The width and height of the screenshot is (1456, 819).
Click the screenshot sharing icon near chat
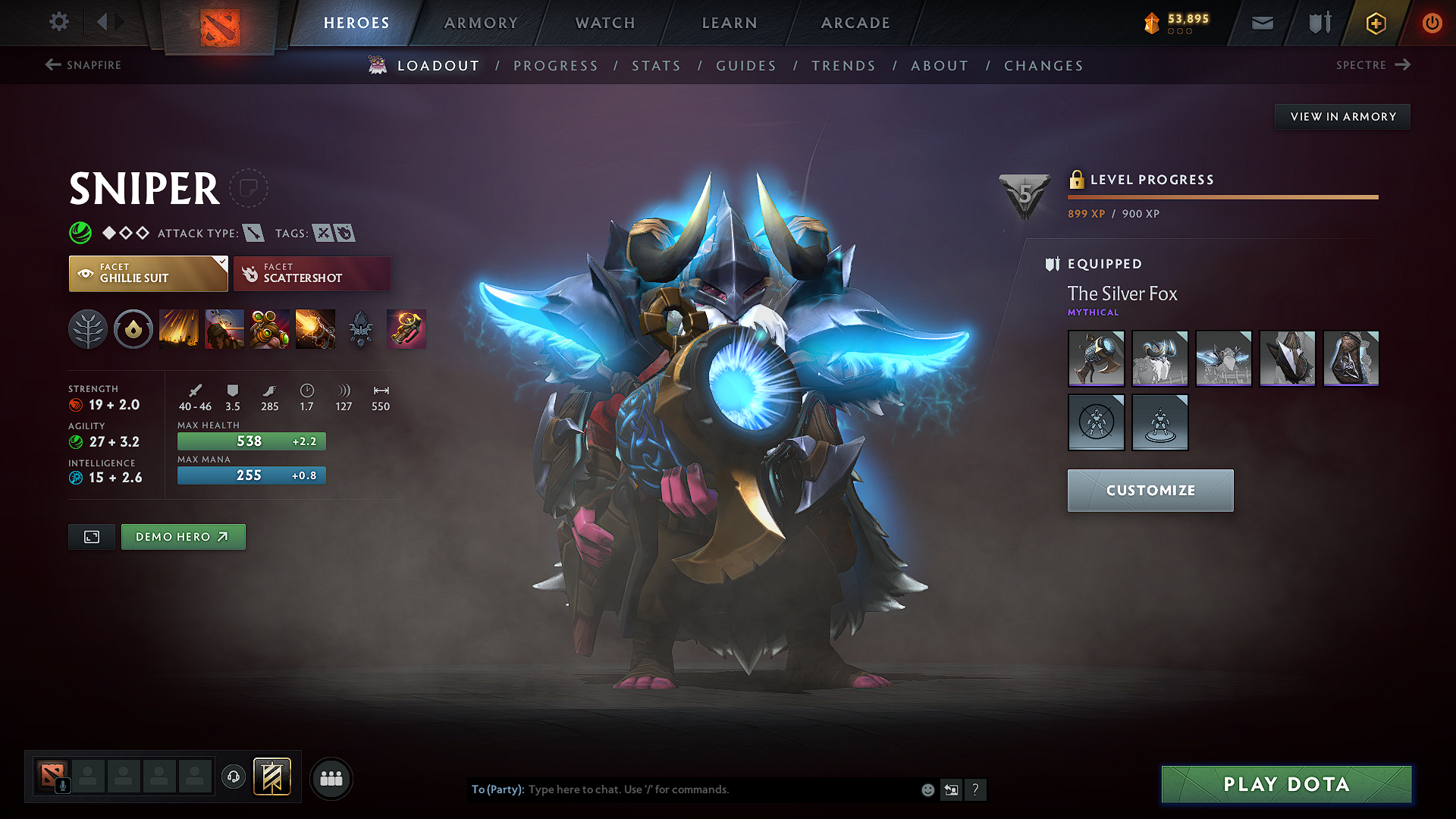pos(951,789)
